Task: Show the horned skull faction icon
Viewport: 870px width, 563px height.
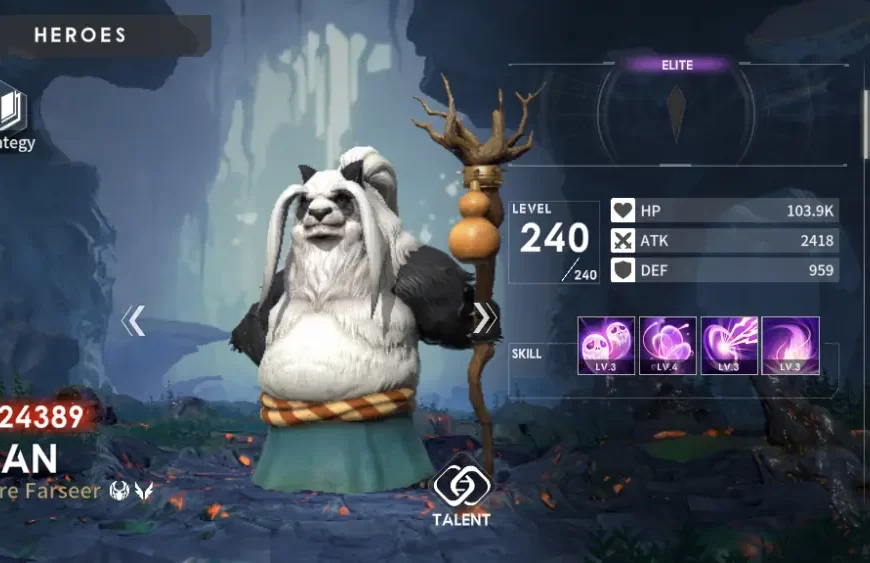Action: pos(121,491)
